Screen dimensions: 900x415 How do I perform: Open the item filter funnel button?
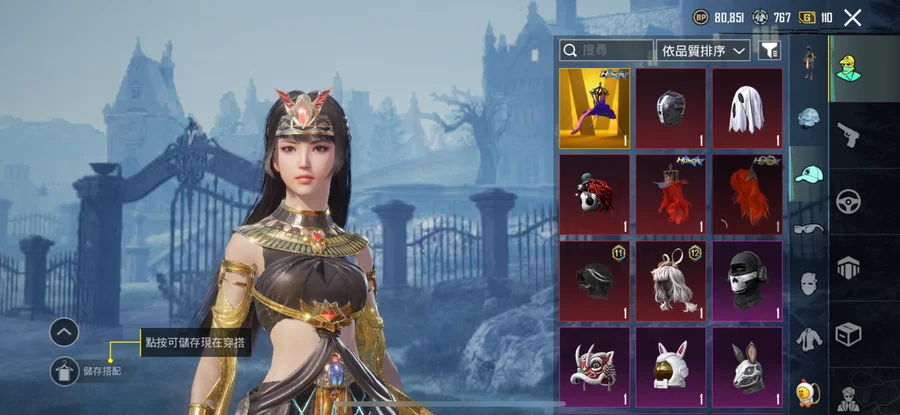click(x=769, y=49)
